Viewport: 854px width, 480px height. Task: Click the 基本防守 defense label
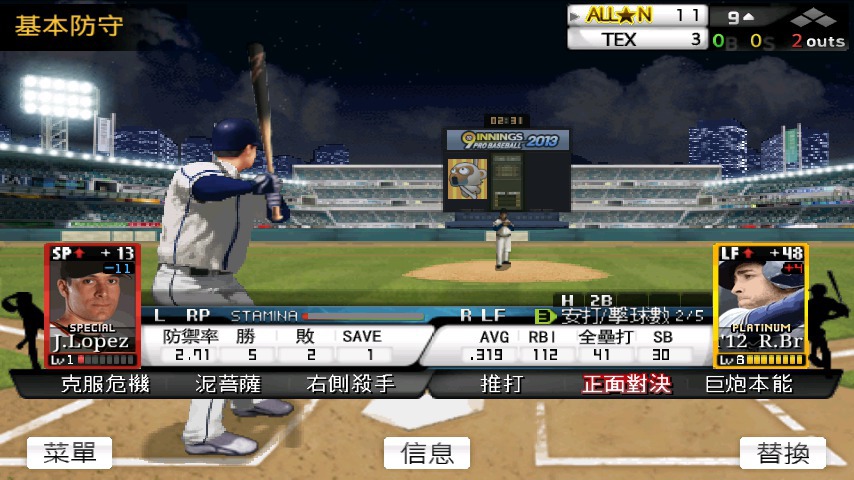click(x=69, y=25)
